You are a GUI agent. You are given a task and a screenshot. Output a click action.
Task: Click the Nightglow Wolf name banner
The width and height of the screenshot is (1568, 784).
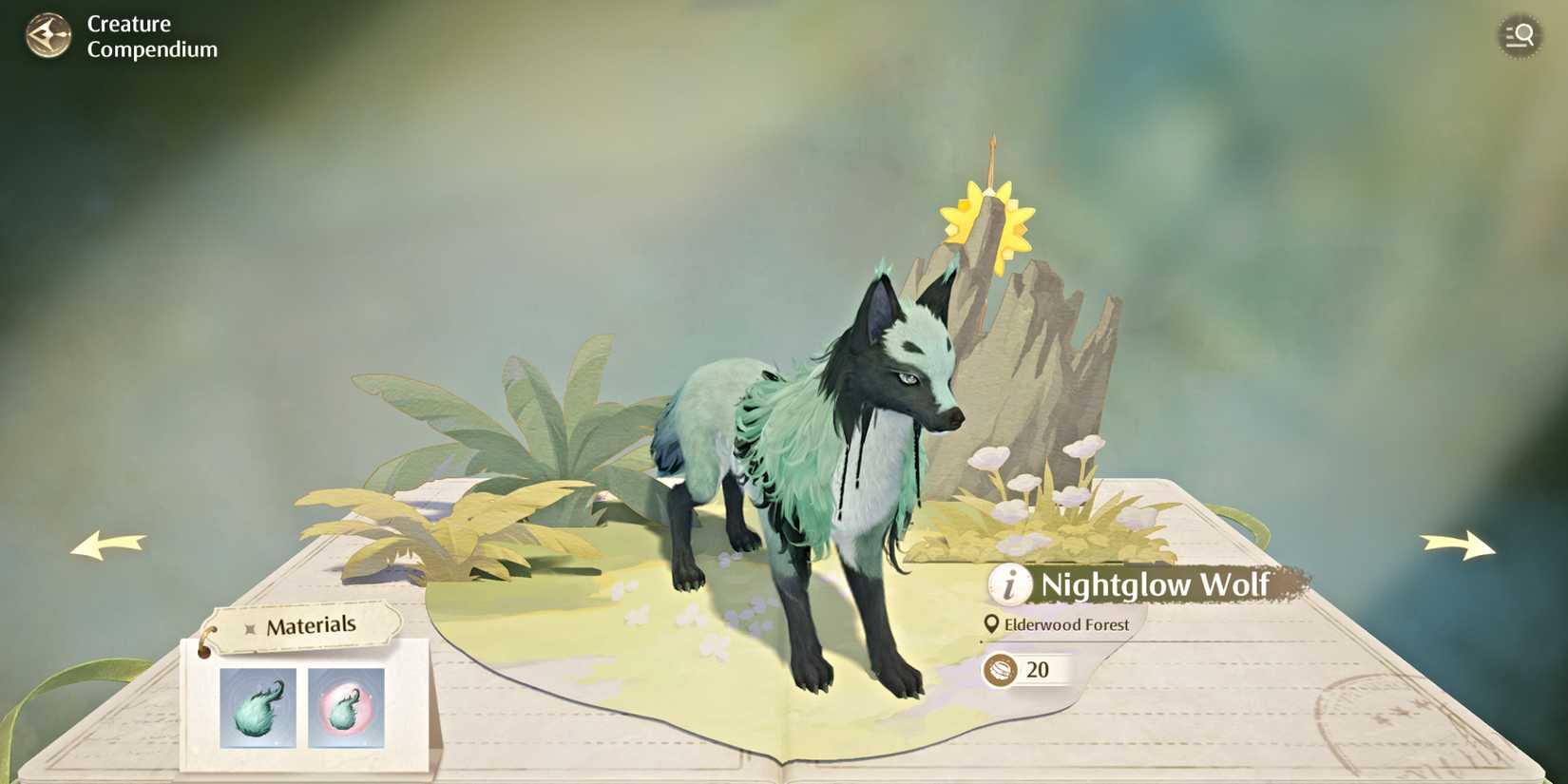(x=1156, y=586)
